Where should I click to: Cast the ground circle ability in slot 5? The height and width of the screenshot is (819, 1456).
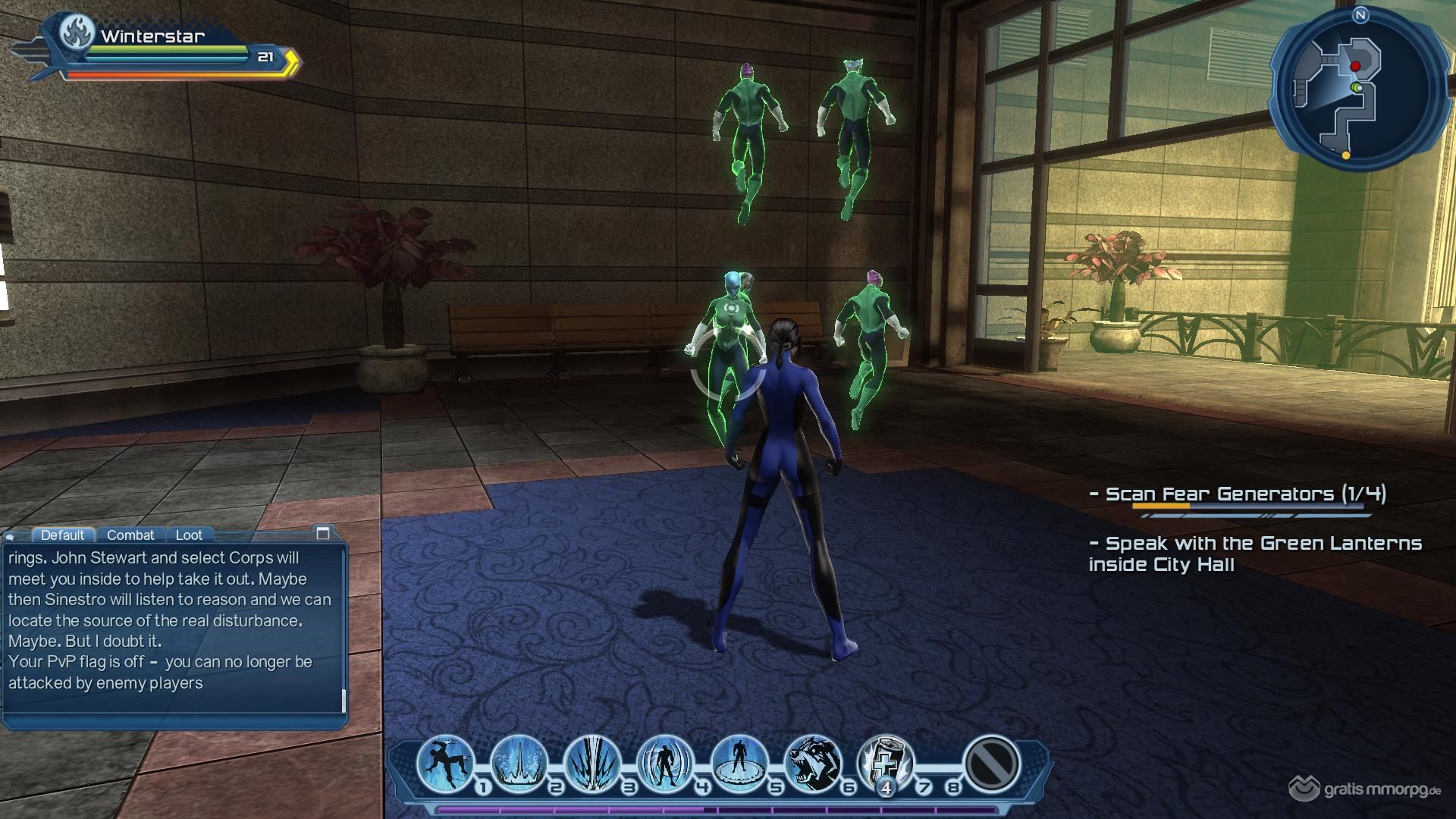(x=739, y=762)
